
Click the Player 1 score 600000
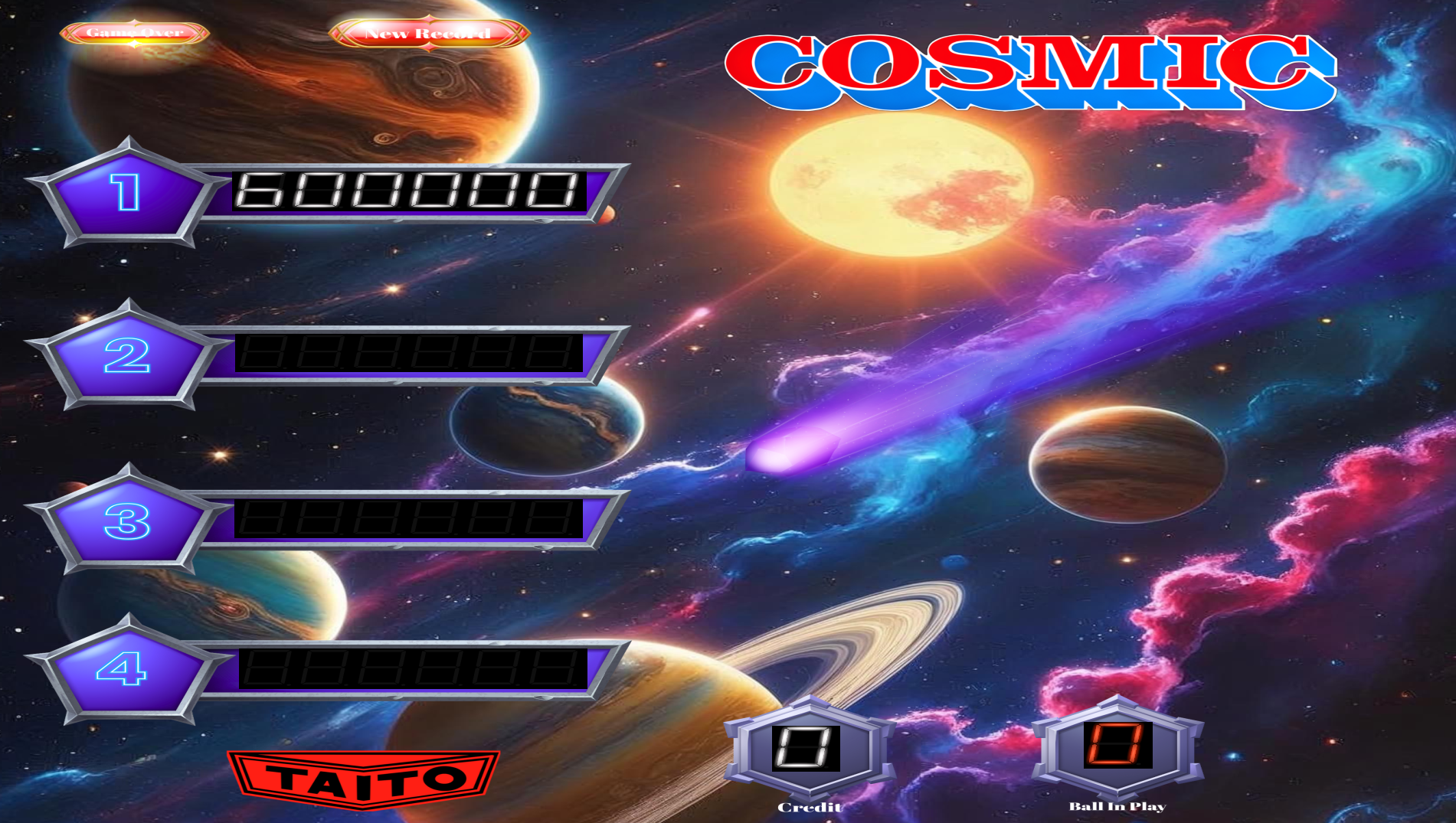(x=406, y=189)
